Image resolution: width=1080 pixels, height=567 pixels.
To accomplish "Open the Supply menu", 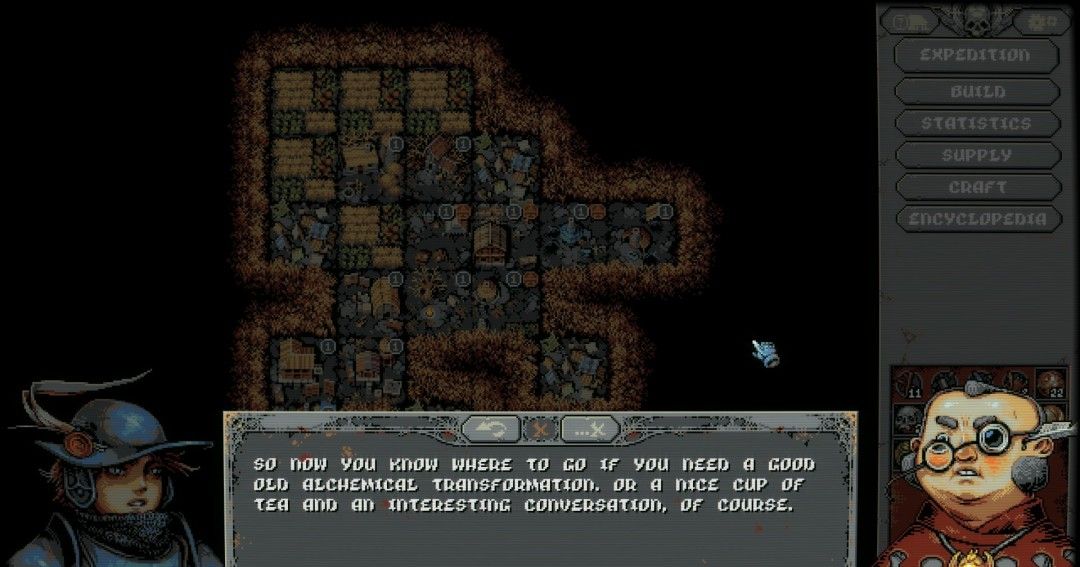I will click(x=977, y=156).
